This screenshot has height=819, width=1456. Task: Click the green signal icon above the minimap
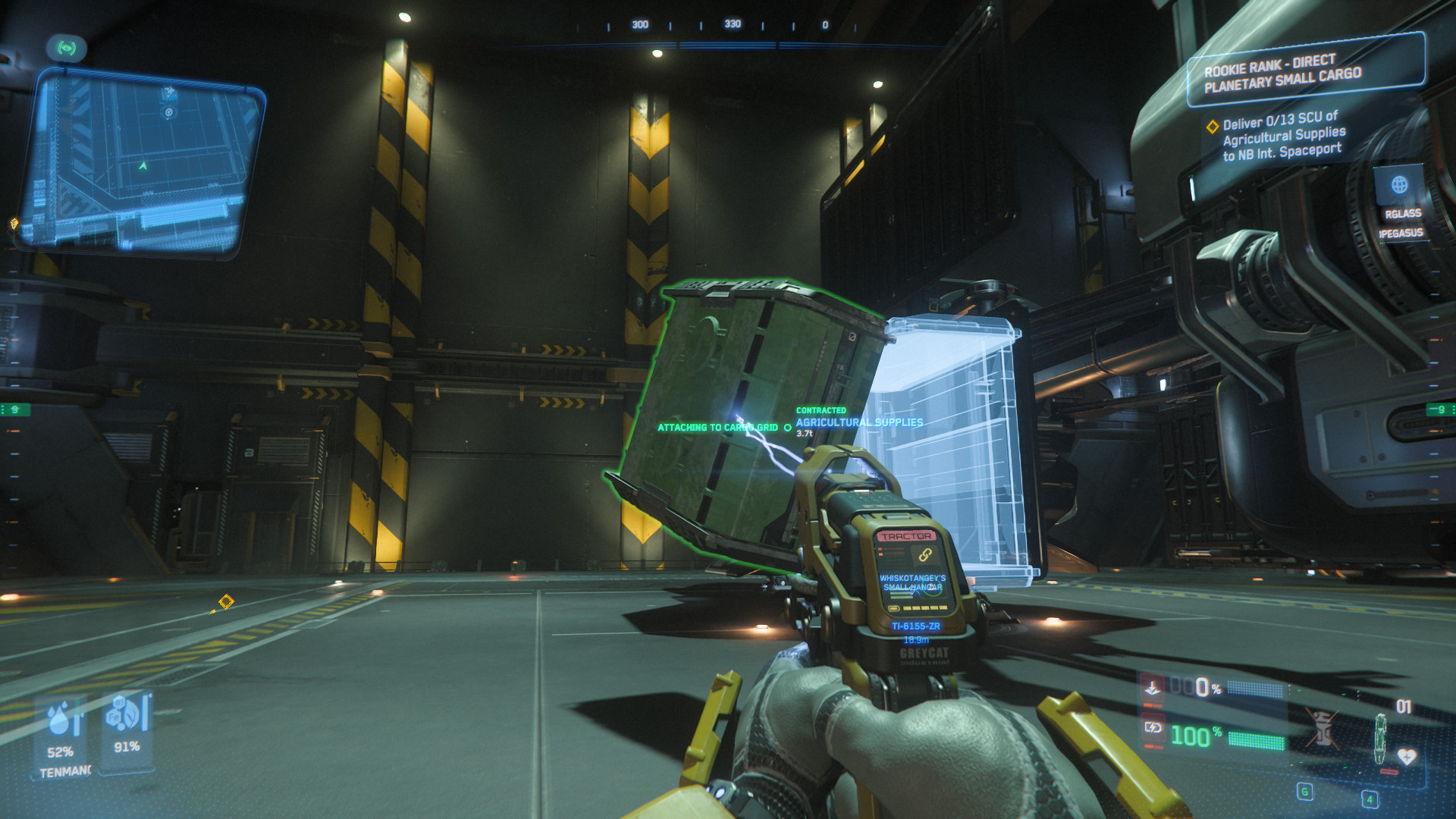[x=67, y=49]
